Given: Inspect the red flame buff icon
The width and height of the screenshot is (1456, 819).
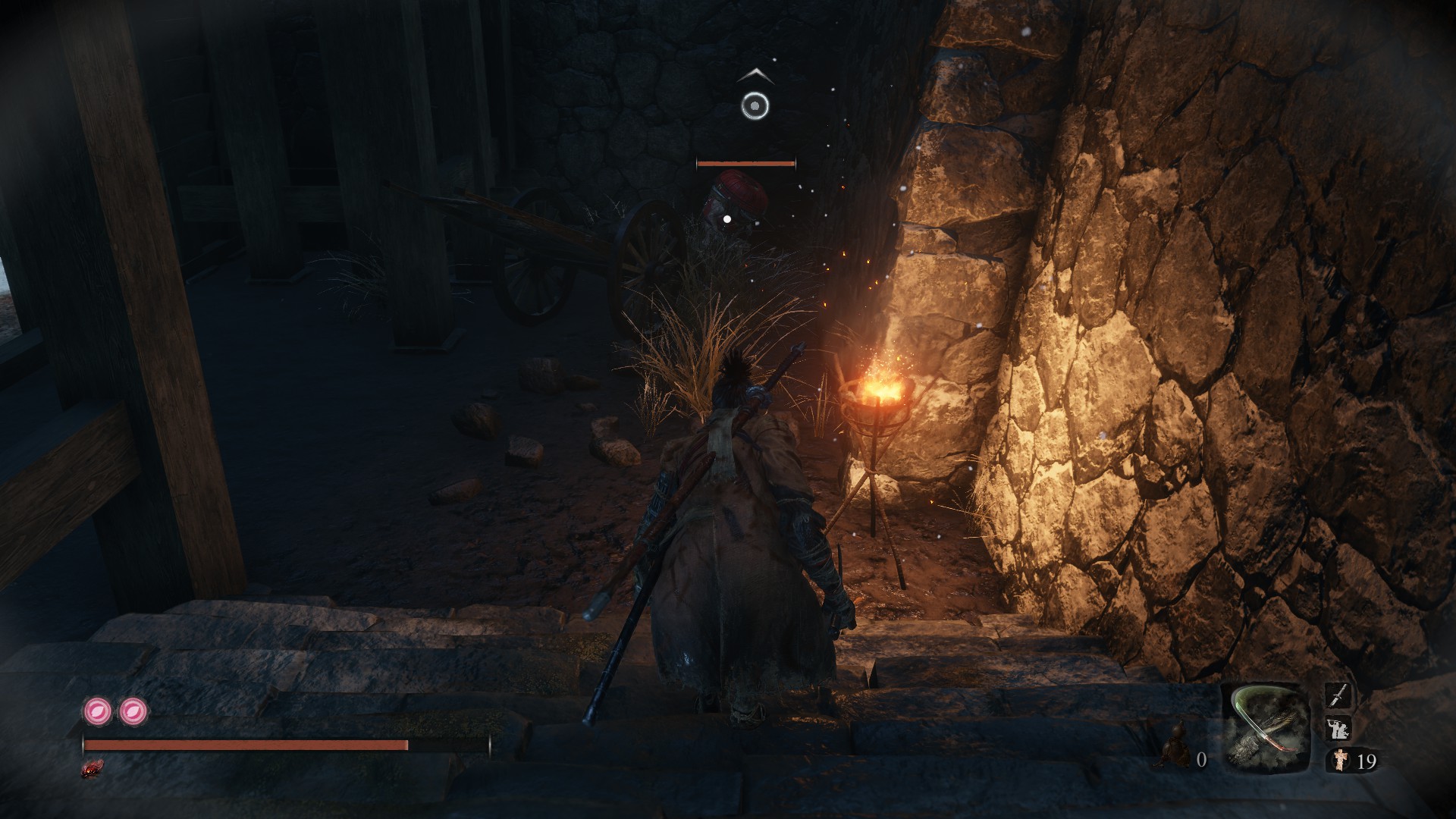Looking at the screenshot, I should click(93, 768).
